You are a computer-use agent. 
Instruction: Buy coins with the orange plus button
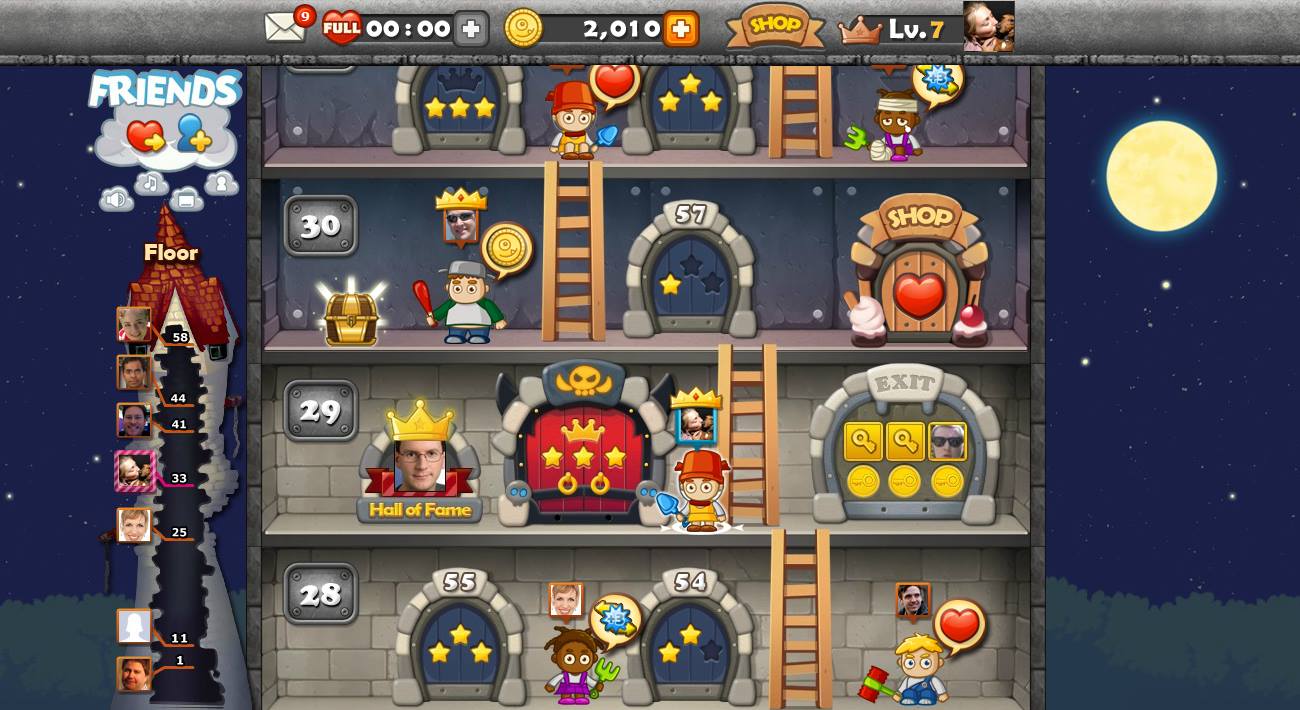coord(680,29)
